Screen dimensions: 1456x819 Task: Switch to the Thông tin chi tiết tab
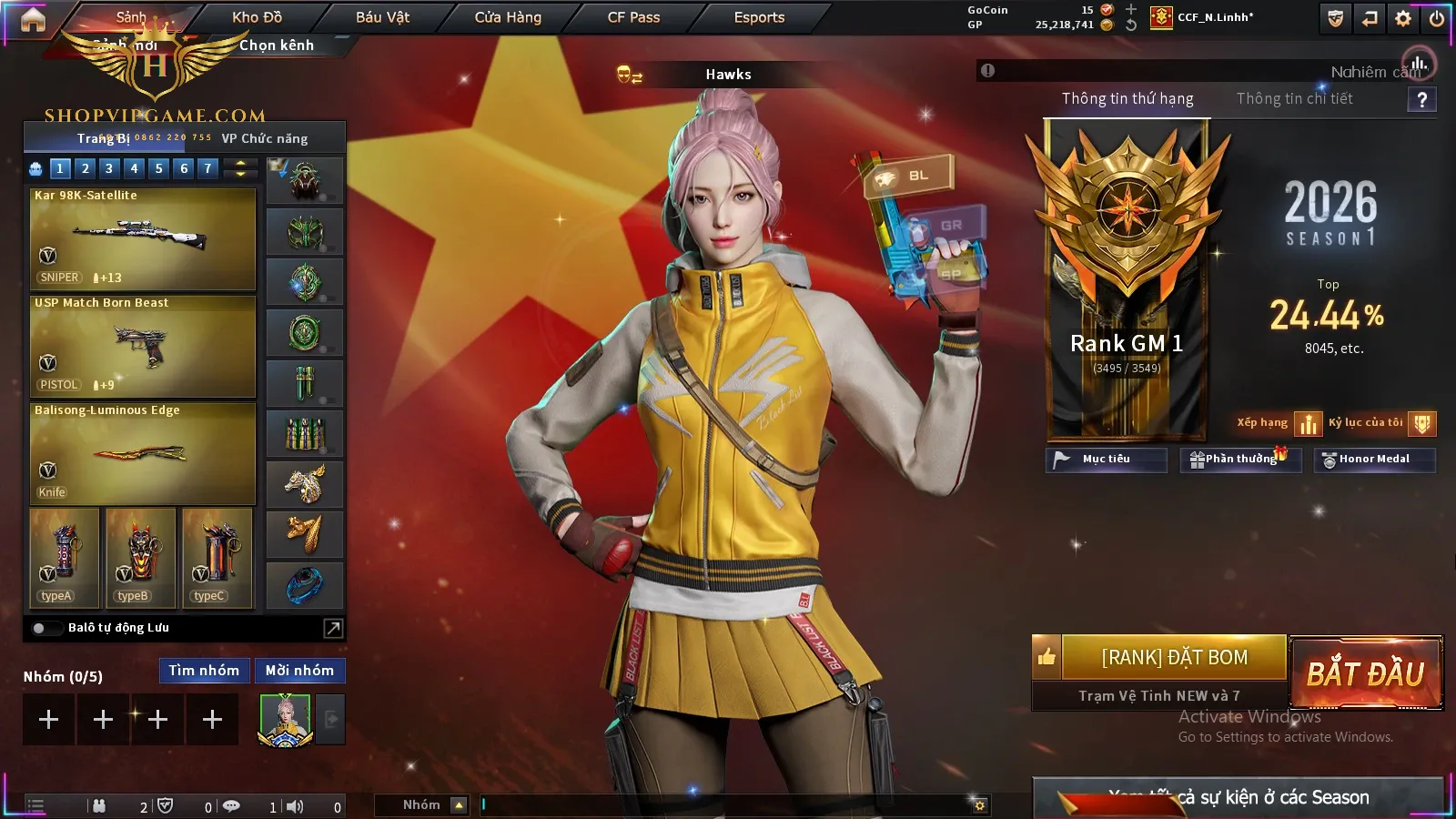(x=1294, y=98)
